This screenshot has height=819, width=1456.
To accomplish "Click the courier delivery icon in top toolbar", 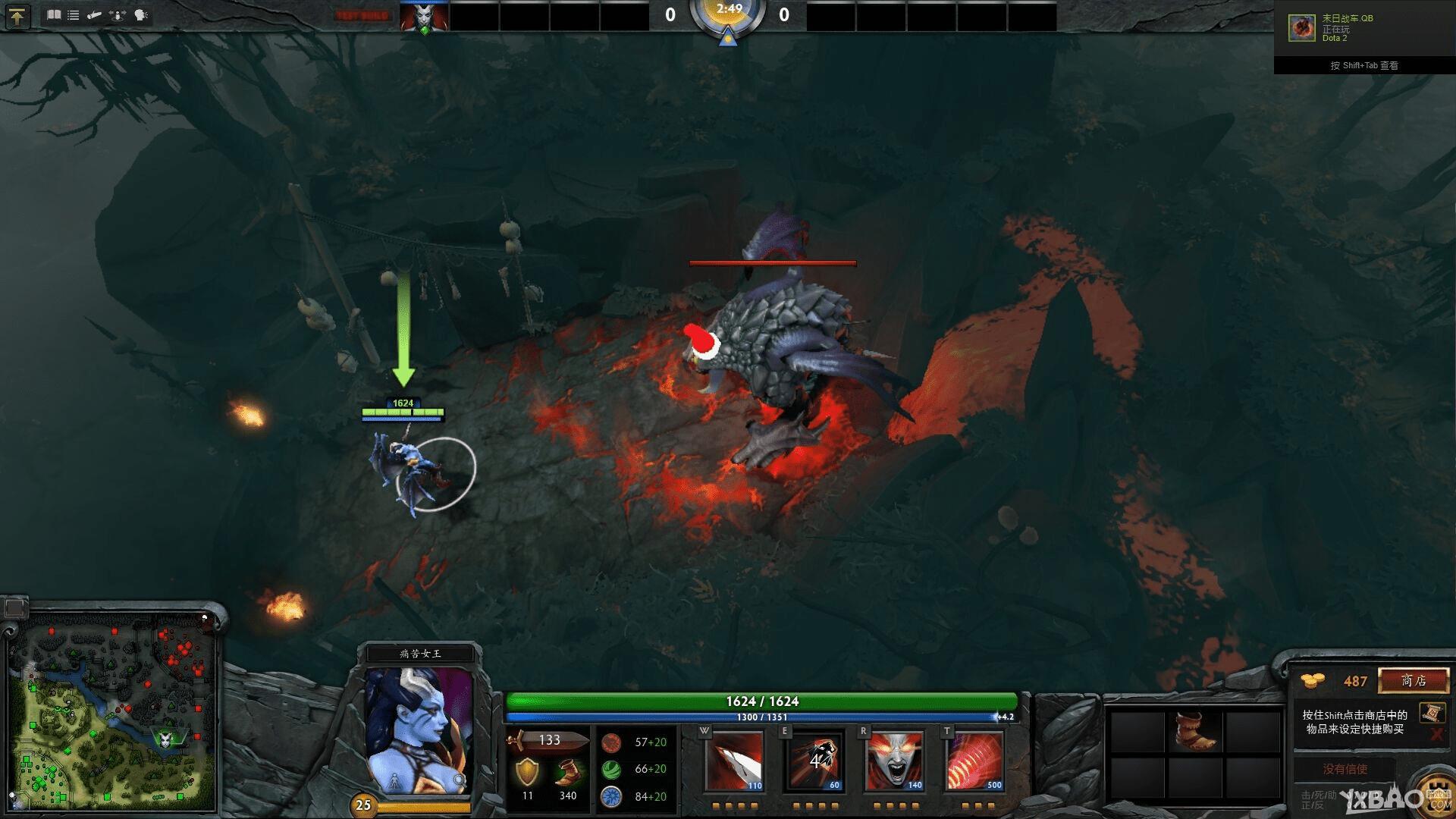I will (93, 14).
